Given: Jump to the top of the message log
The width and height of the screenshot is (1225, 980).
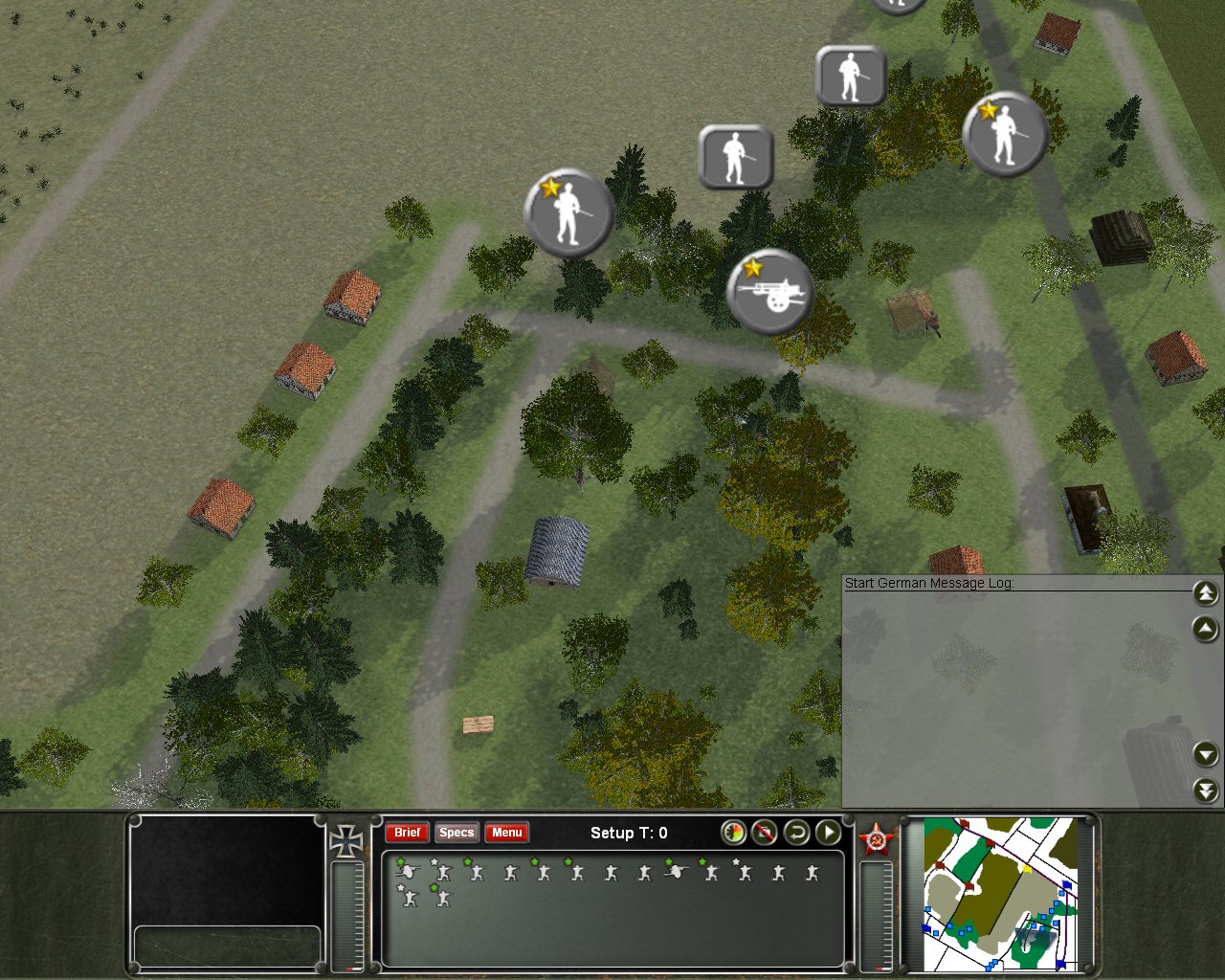Looking at the screenshot, I should (x=1206, y=593).
